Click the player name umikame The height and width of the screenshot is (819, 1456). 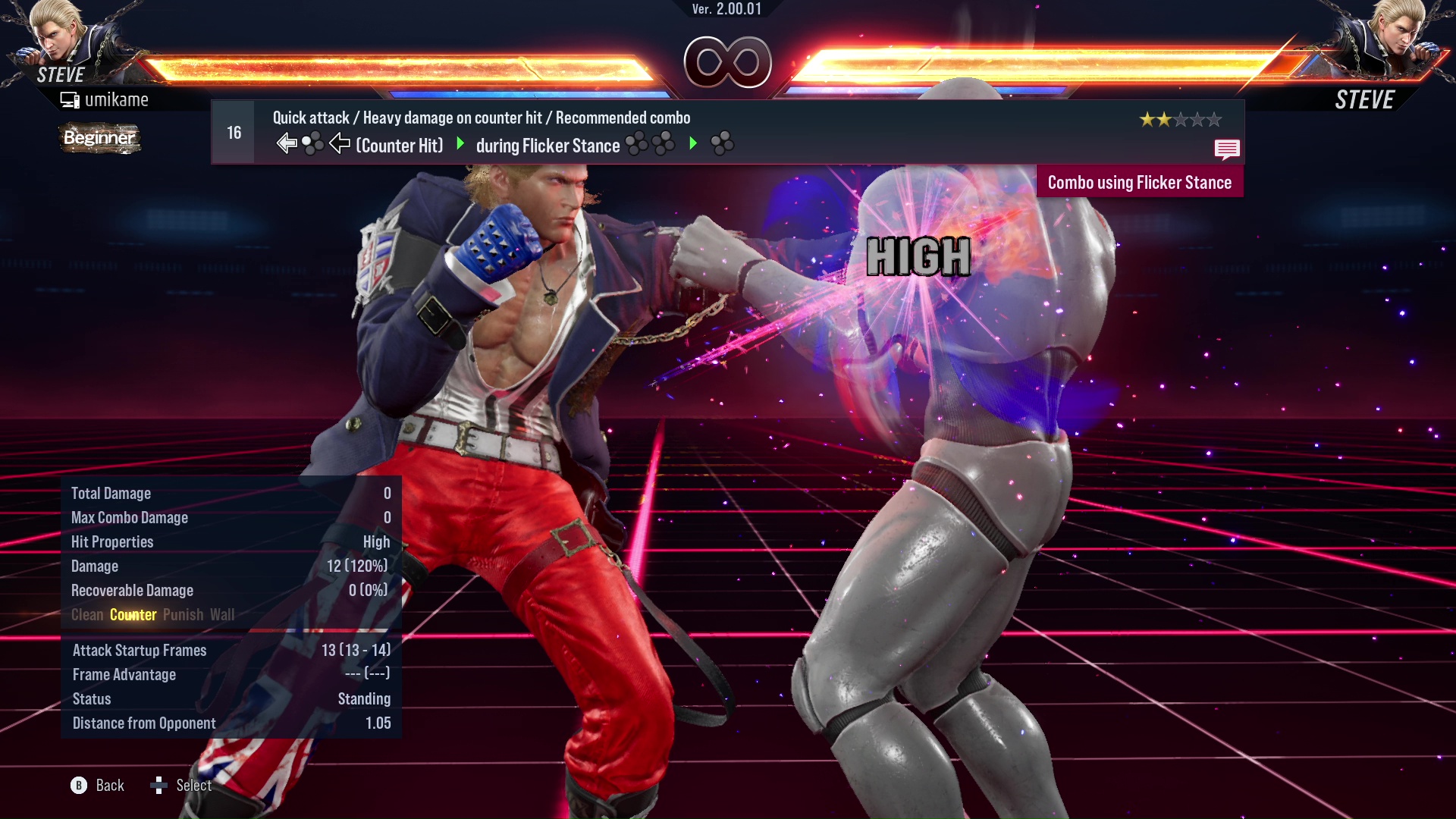118,99
